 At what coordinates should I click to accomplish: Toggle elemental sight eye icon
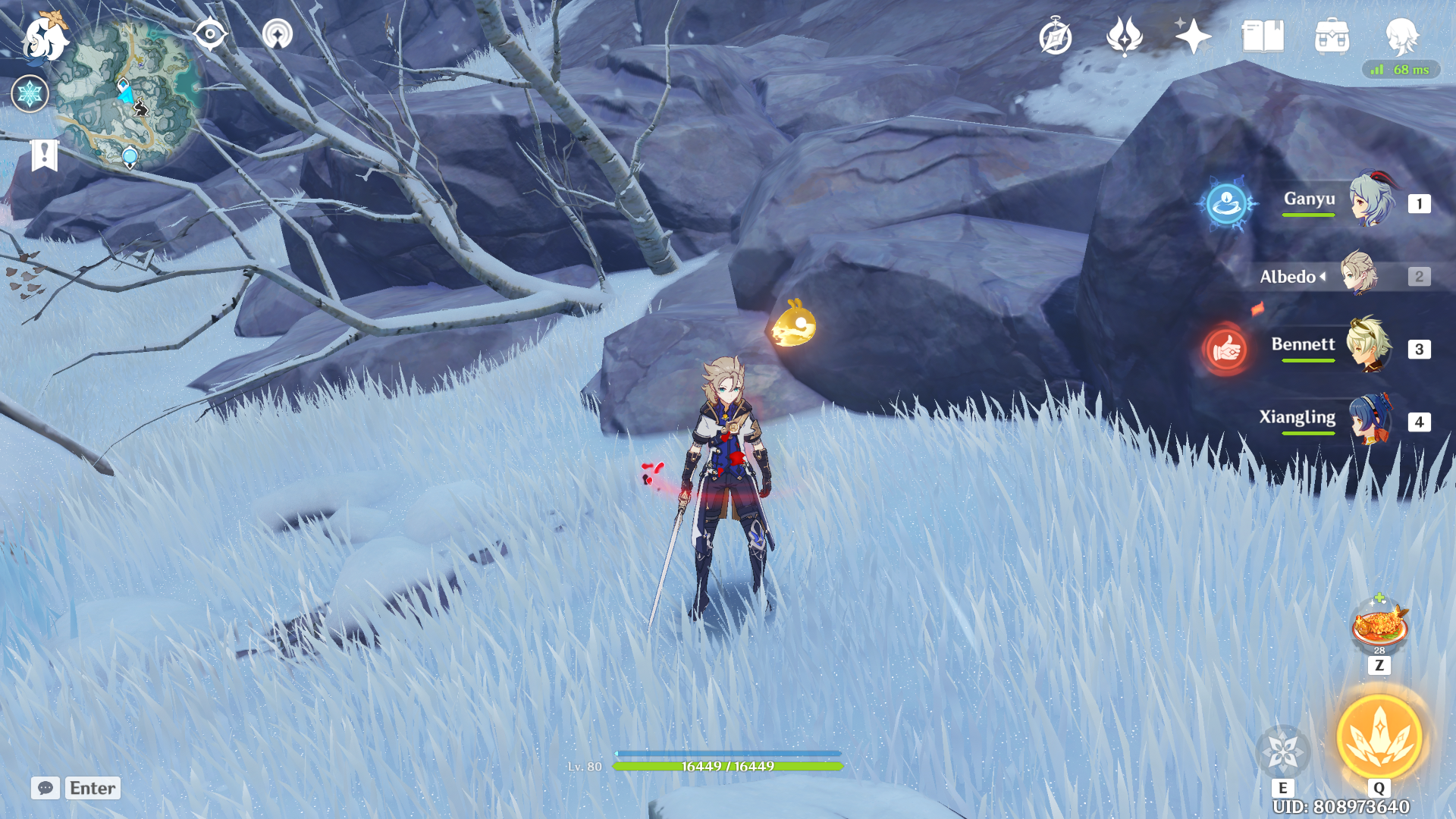(209, 34)
